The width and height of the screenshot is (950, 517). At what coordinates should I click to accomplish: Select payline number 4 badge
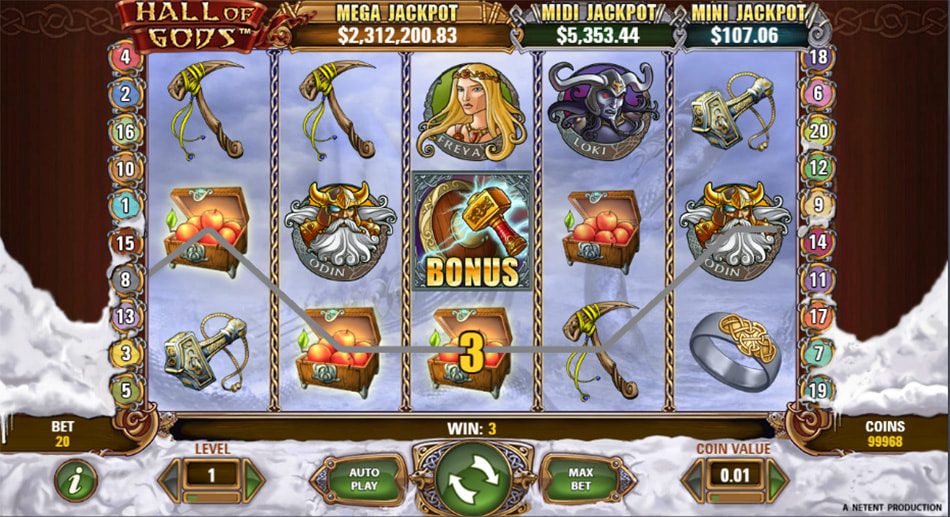tap(126, 57)
